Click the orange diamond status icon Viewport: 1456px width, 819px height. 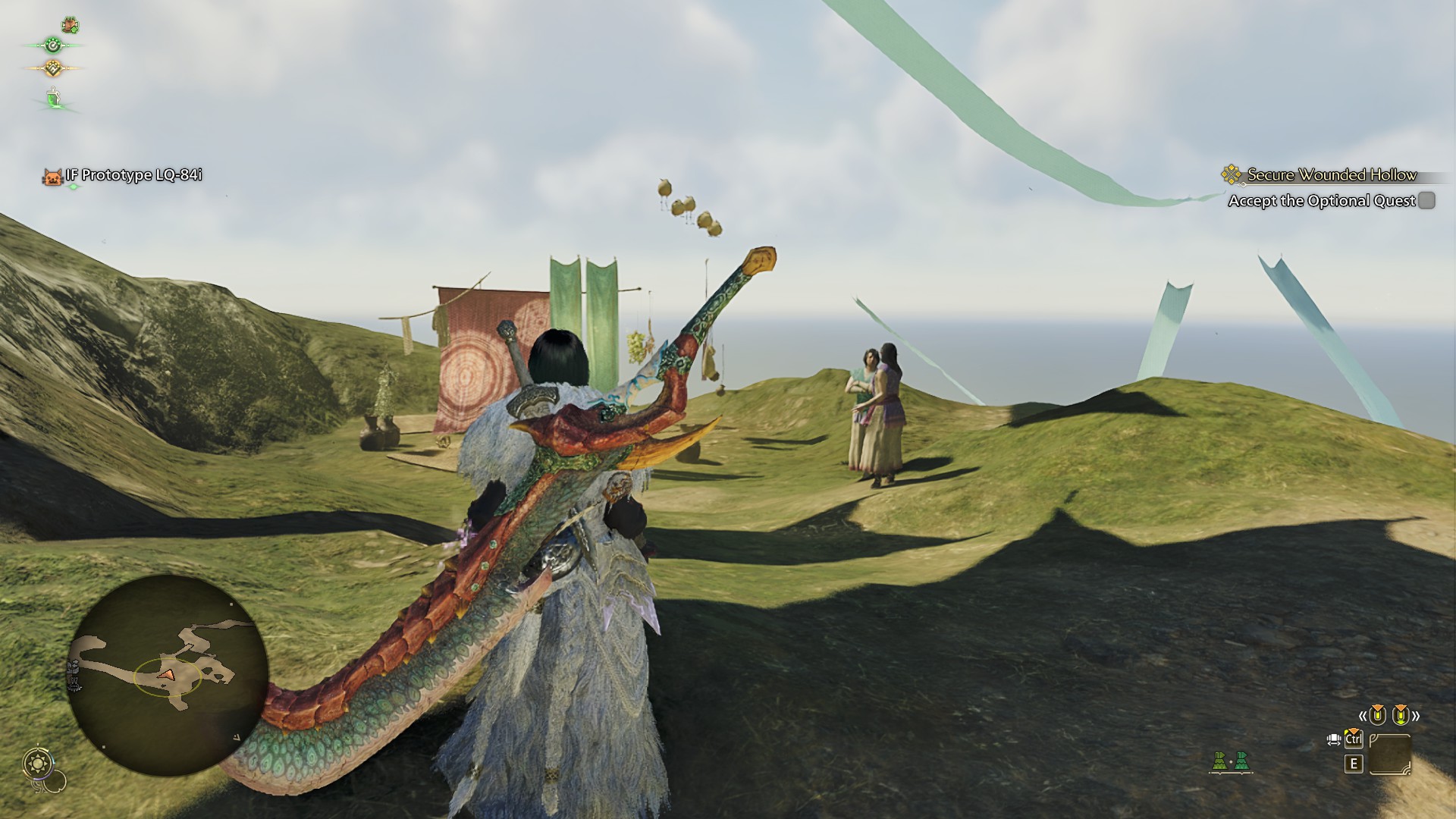[52, 68]
